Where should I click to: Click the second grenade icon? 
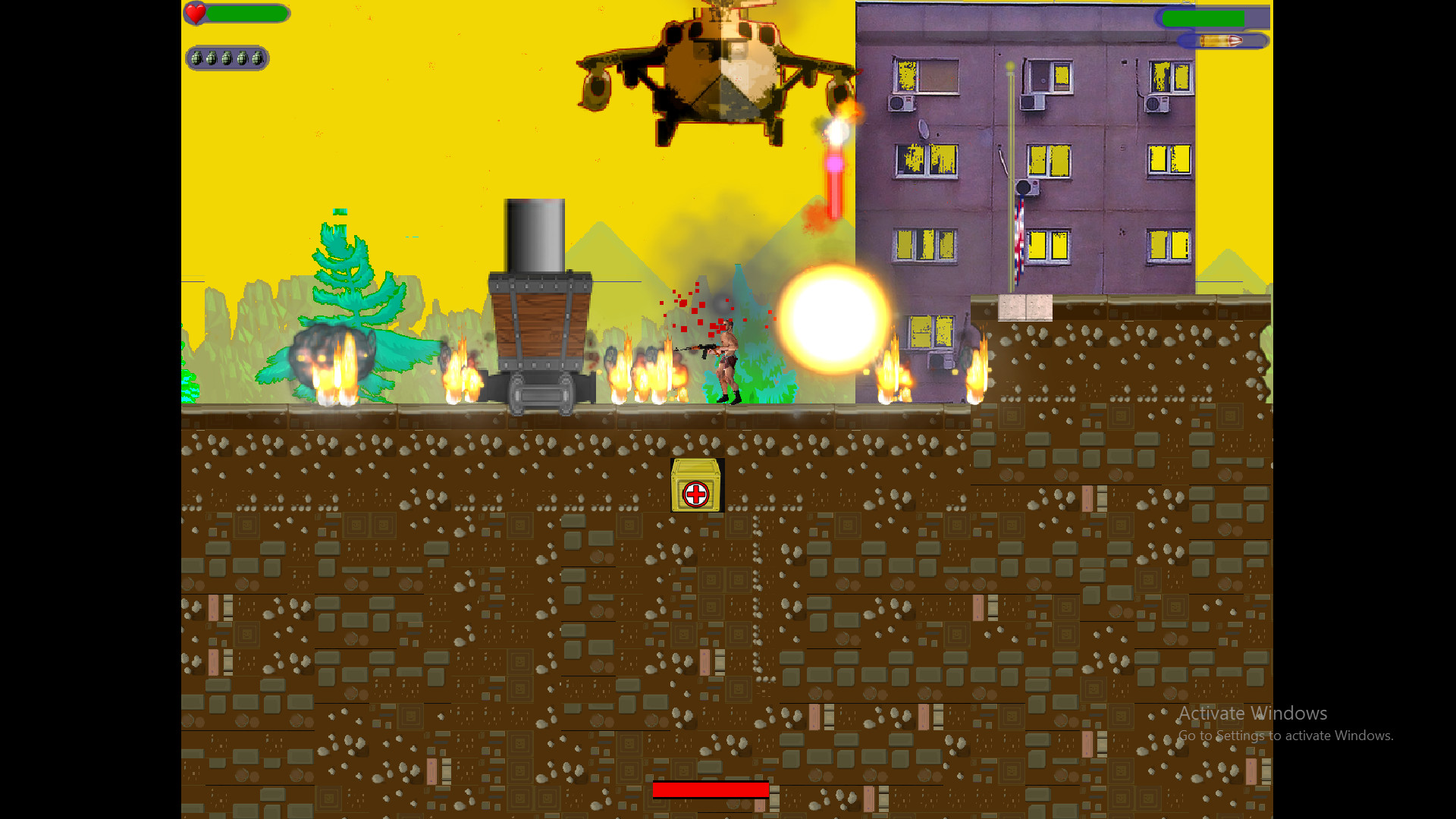click(x=212, y=58)
